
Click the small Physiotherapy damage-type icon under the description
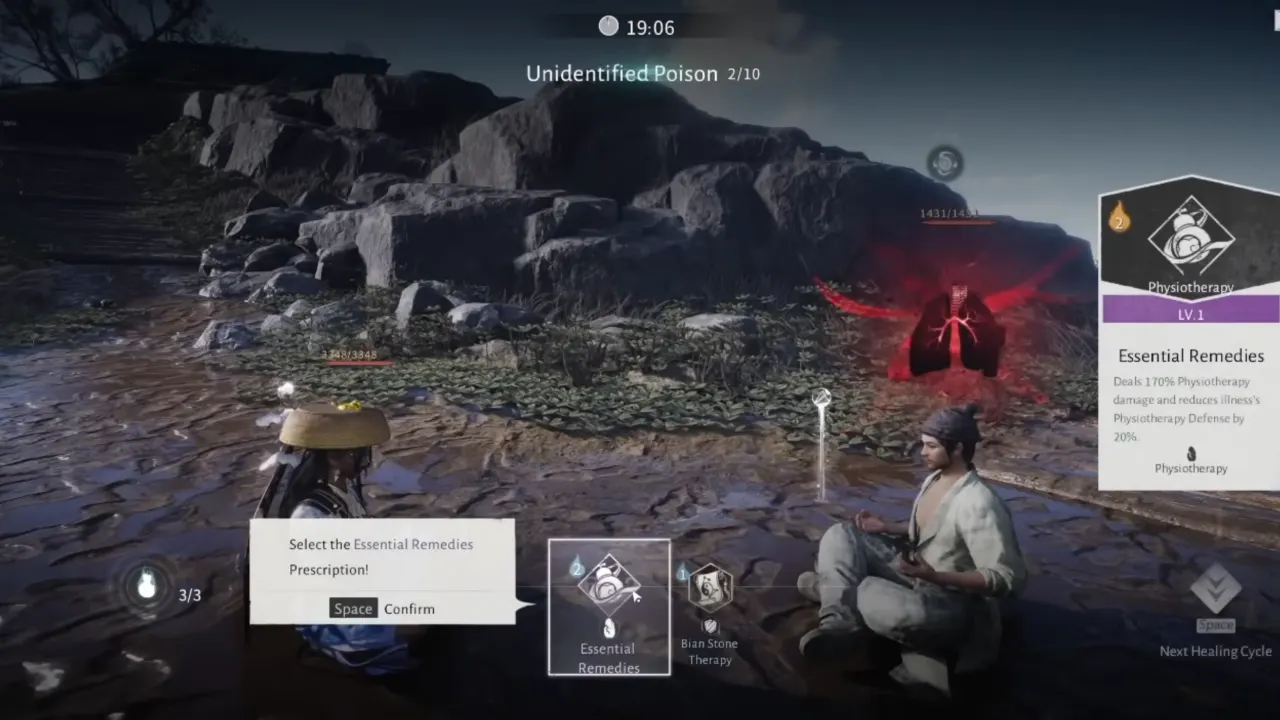(x=1191, y=452)
